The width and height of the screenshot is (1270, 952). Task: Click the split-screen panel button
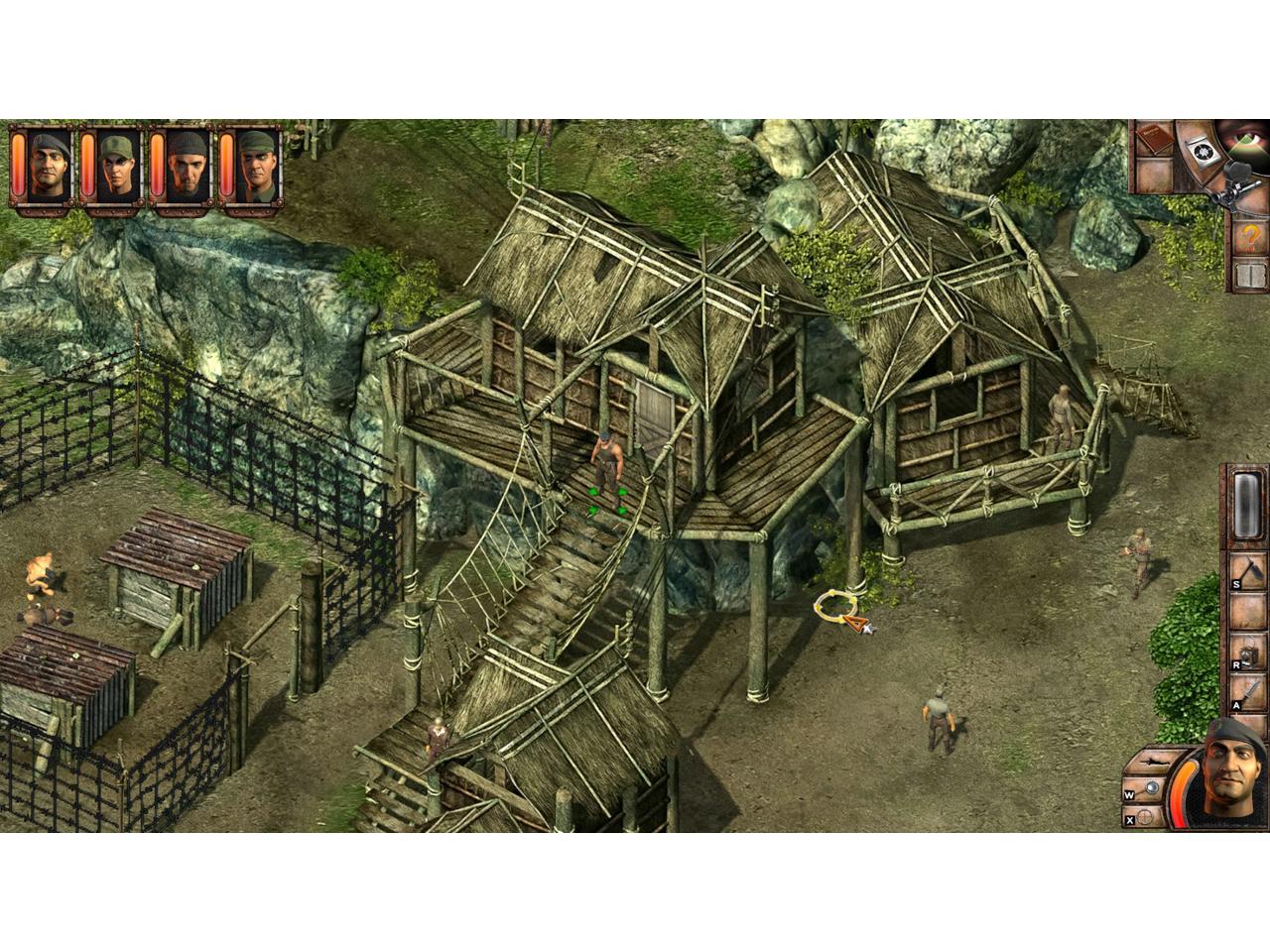click(x=1251, y=277)
